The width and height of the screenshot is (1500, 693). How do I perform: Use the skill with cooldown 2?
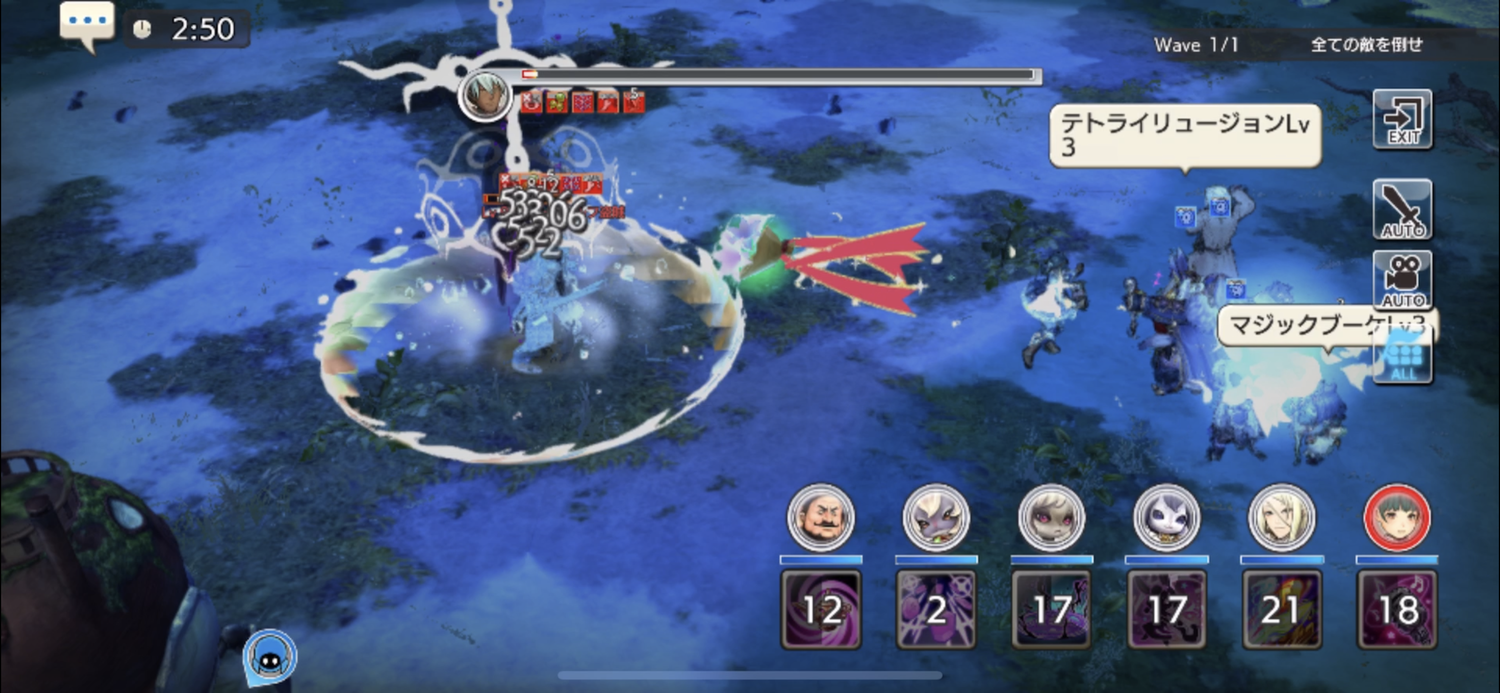point(936,609)
